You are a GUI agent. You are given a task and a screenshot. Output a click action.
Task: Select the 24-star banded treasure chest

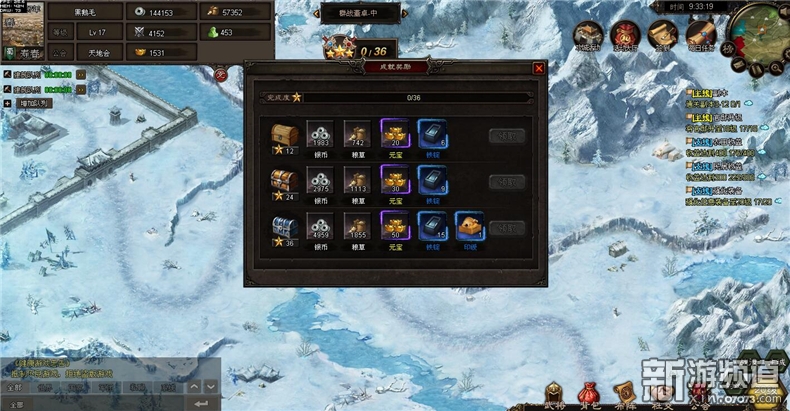(x=283, y=181)
